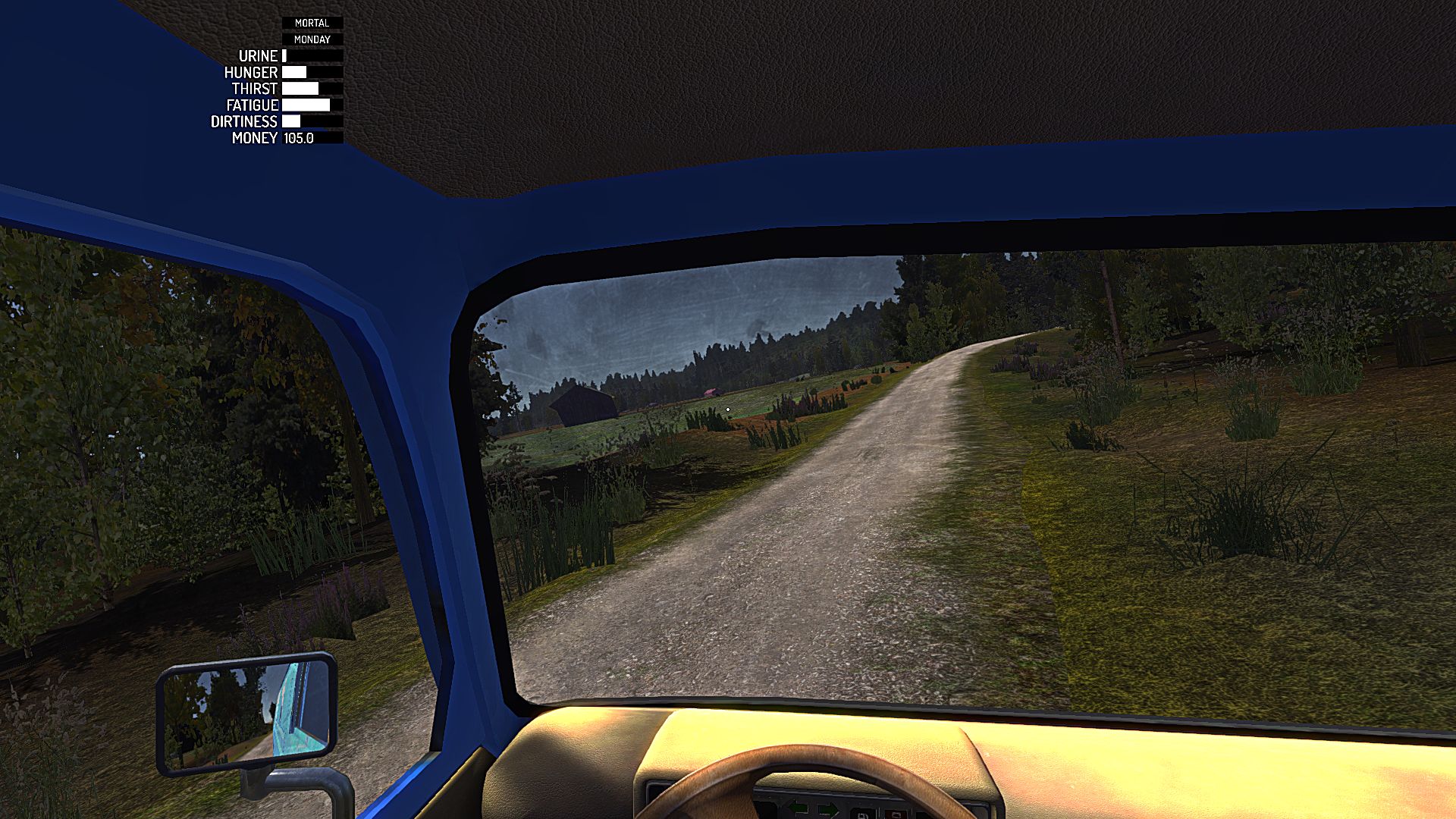The width and height of the screenshot is (1456, 819).
Task: Click the left turn signal arrow indicator
Action: click(x=798, y=808)
